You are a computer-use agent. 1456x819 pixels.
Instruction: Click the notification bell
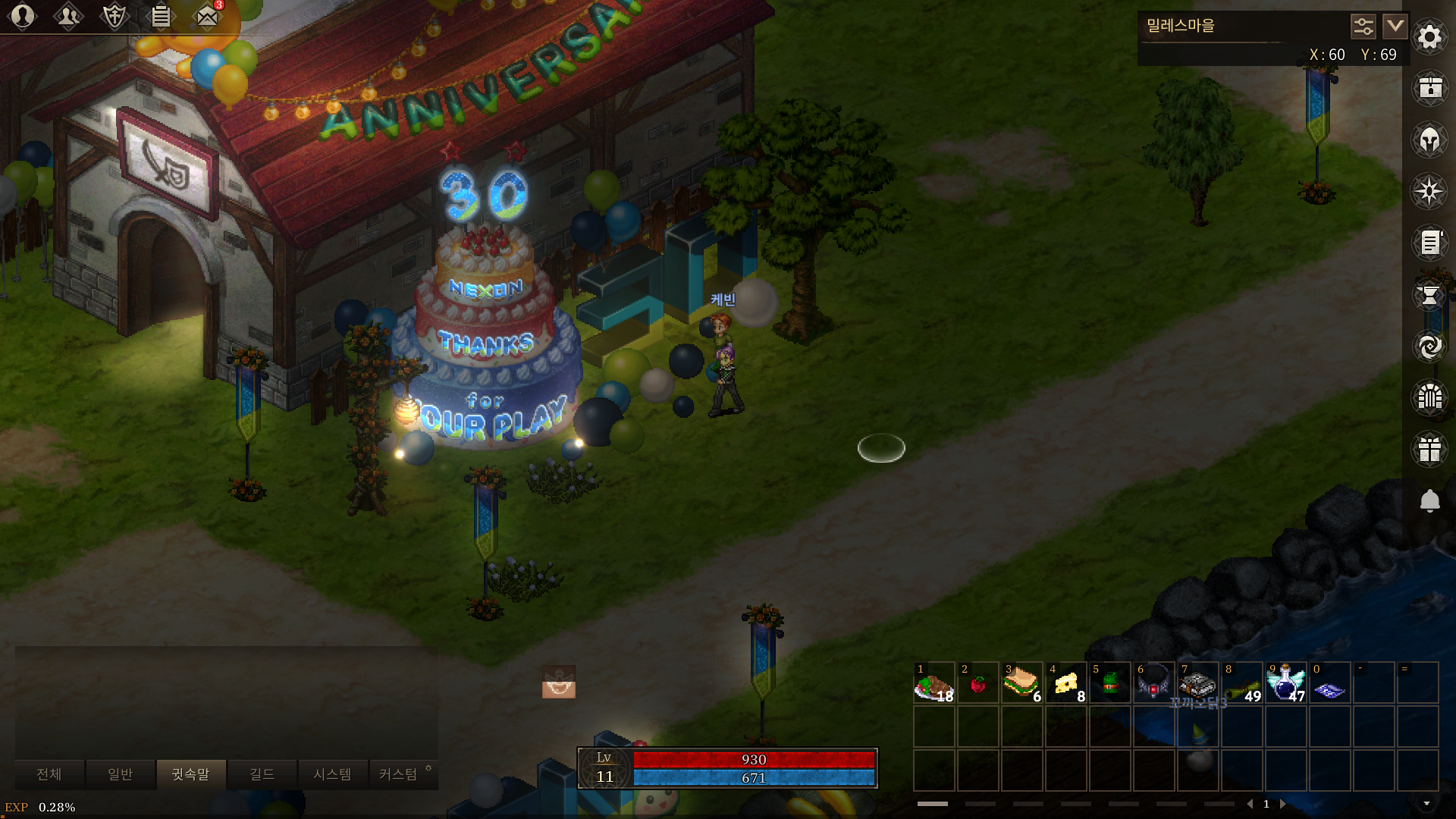click(x=1429, y=500)
